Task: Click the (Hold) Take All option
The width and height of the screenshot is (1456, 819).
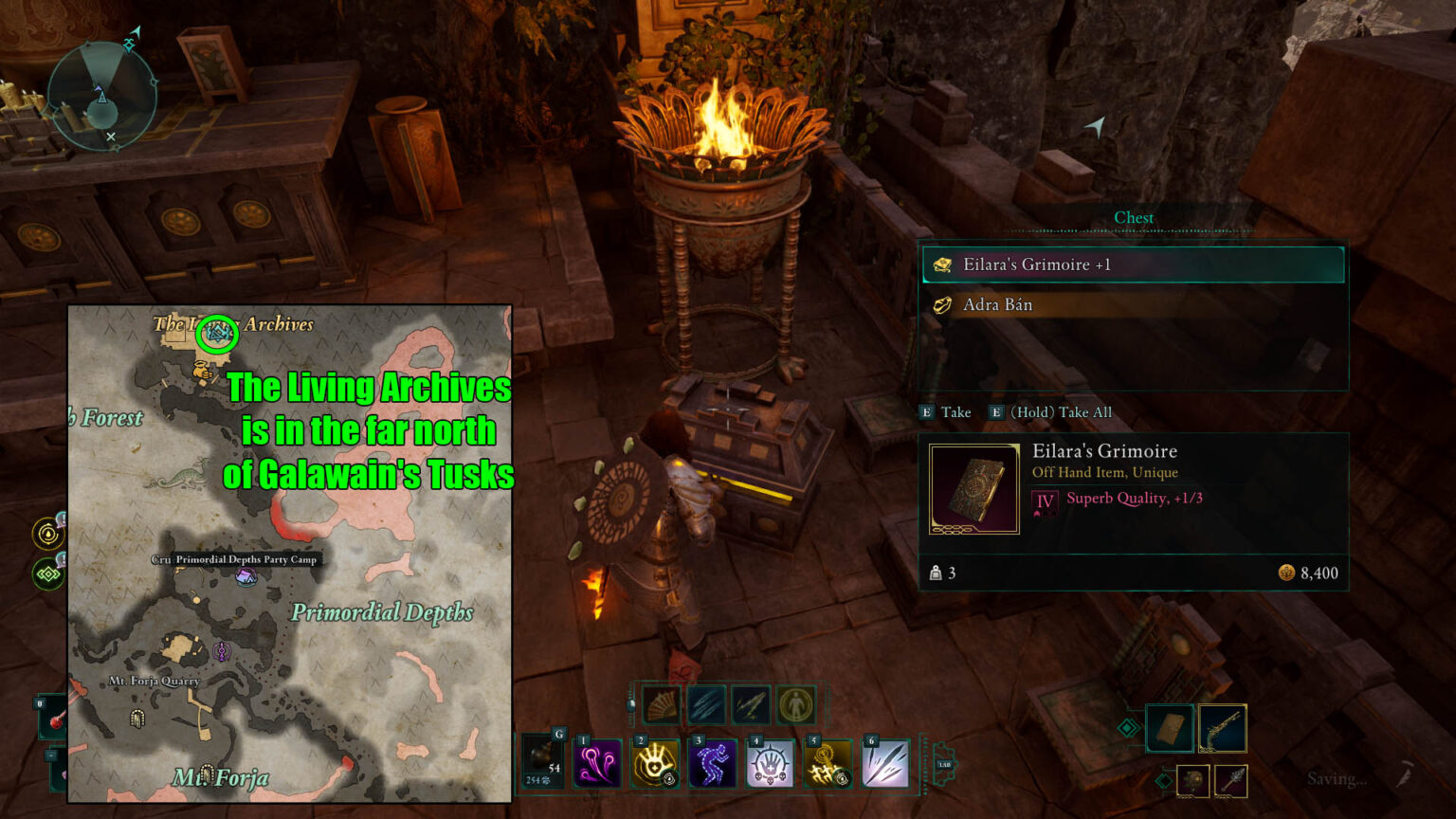Action: 1052,412
